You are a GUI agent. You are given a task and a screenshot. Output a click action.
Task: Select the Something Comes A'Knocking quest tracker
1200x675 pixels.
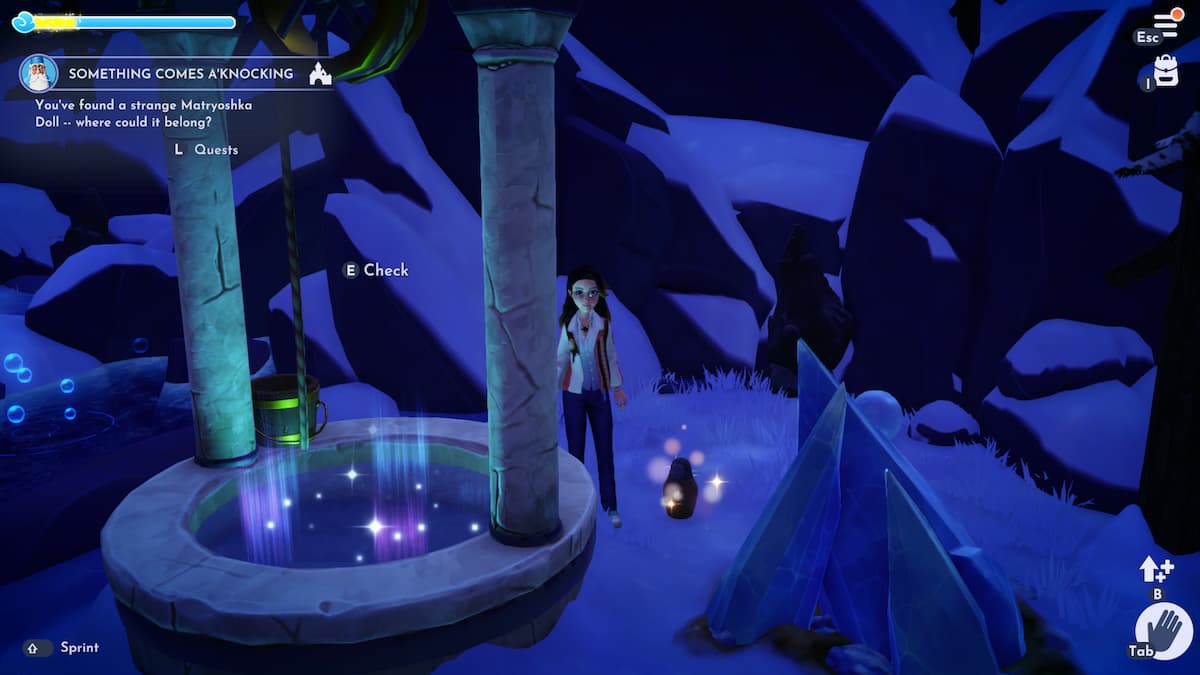[180, 73]
